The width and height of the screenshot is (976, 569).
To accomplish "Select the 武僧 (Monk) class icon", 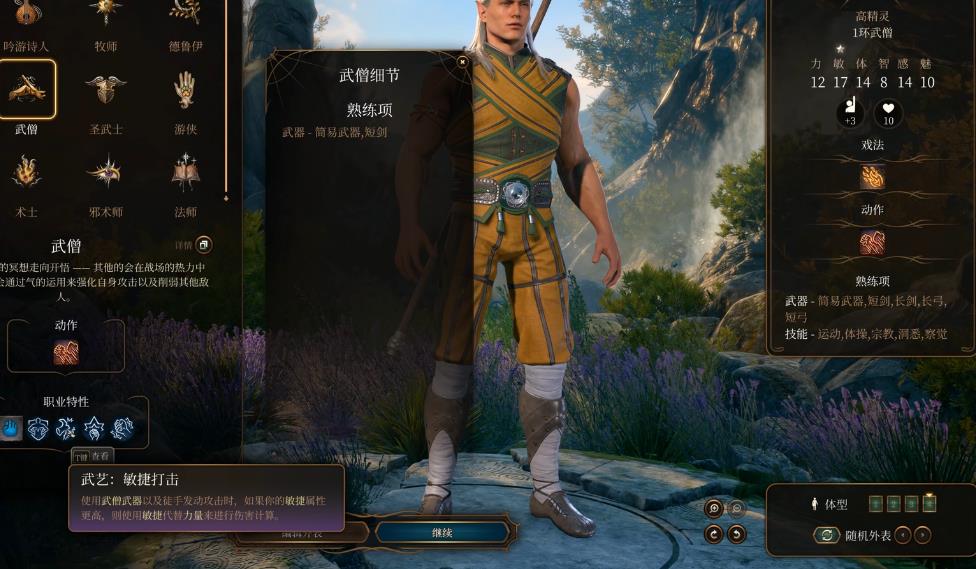I will coord(26,90).
